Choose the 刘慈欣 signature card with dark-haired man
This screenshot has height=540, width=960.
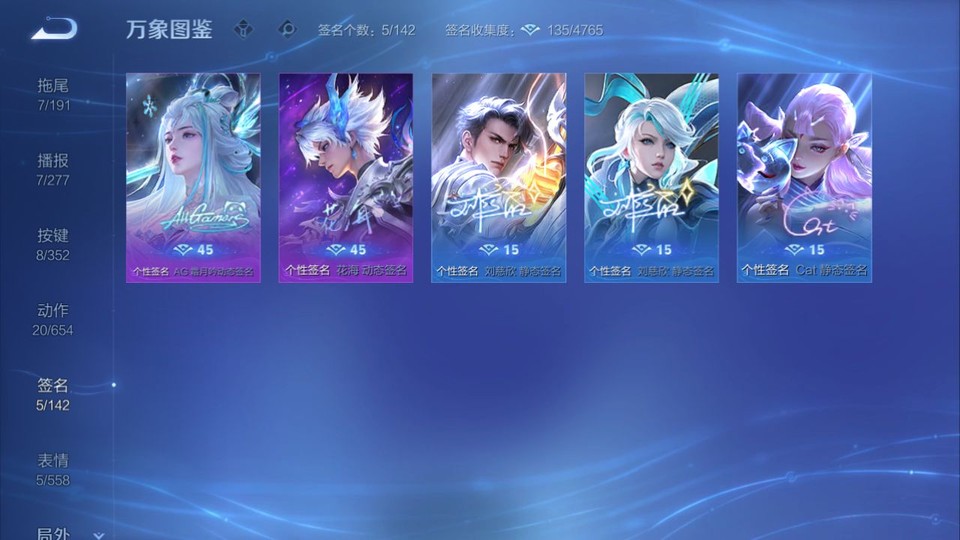499,177
